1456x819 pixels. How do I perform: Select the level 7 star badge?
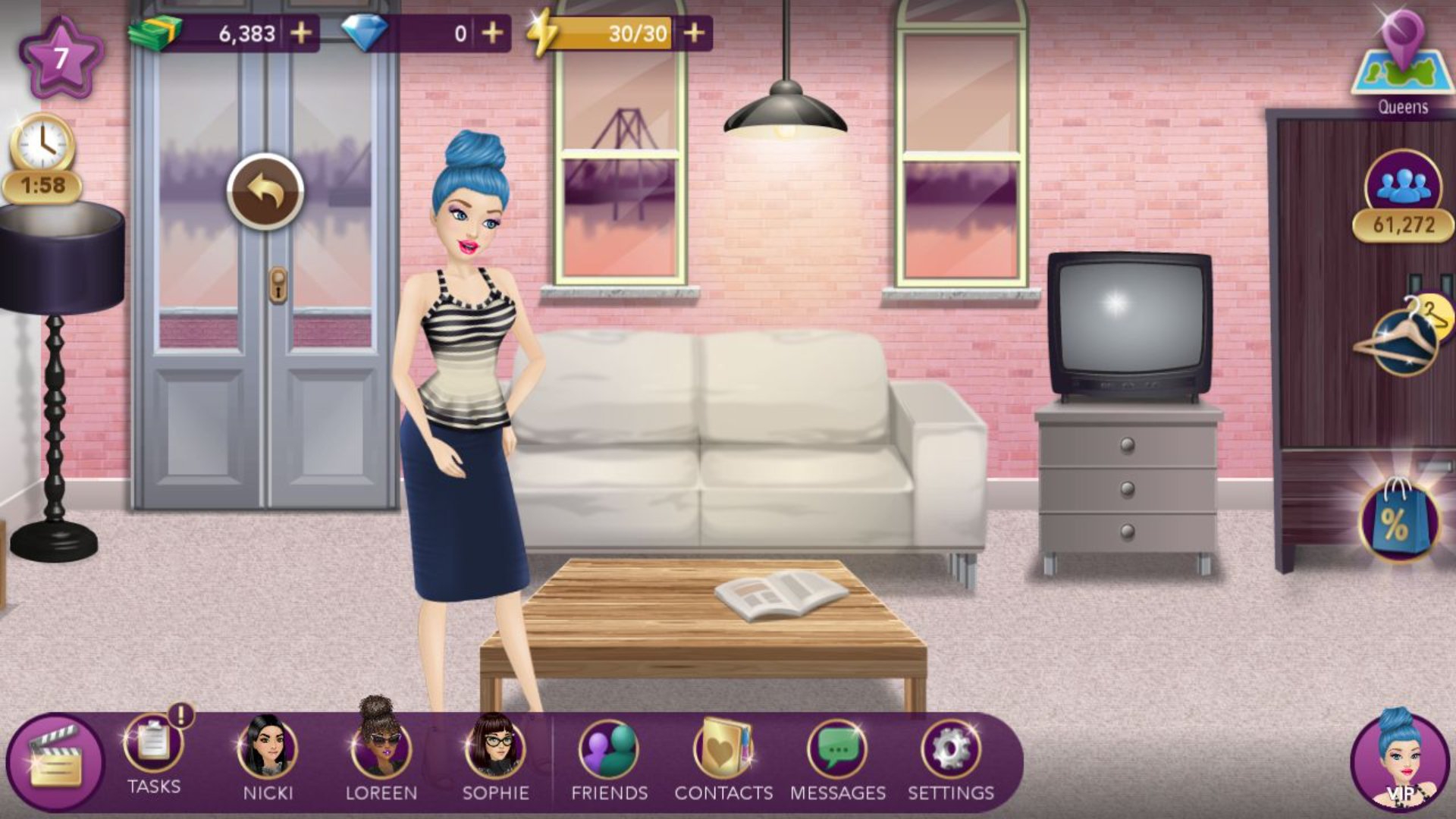[x=61, y=58]
